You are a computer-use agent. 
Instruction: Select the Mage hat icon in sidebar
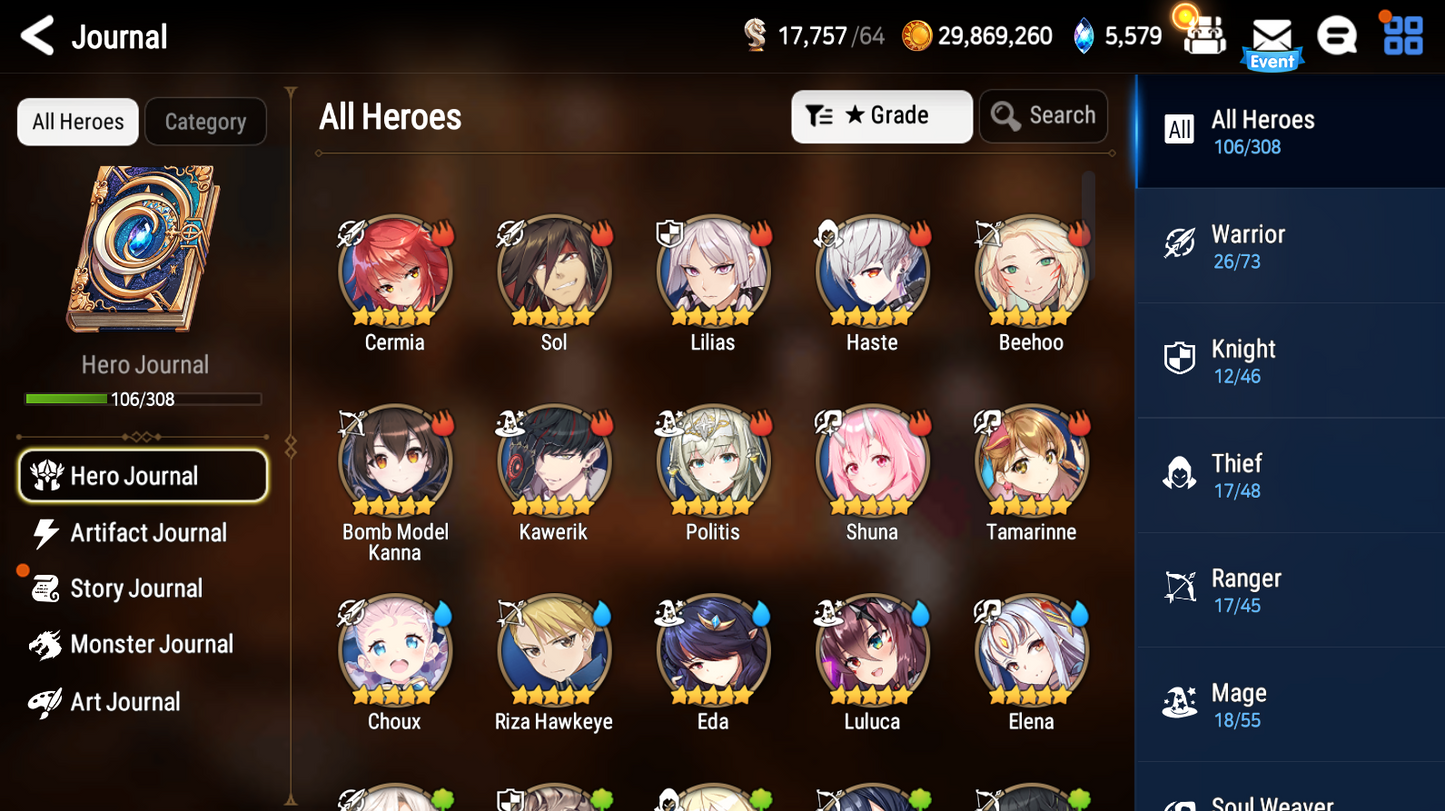point(1180,703)
